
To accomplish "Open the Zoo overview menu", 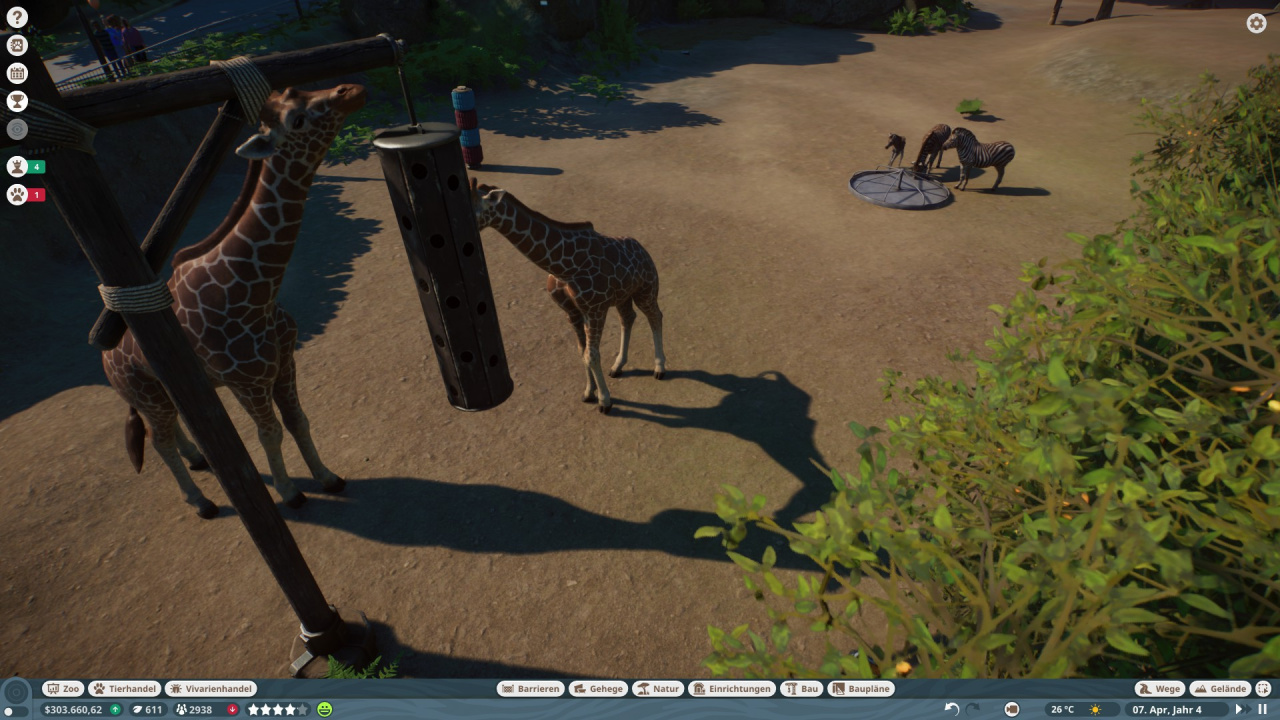I will [x=63, y=689].
